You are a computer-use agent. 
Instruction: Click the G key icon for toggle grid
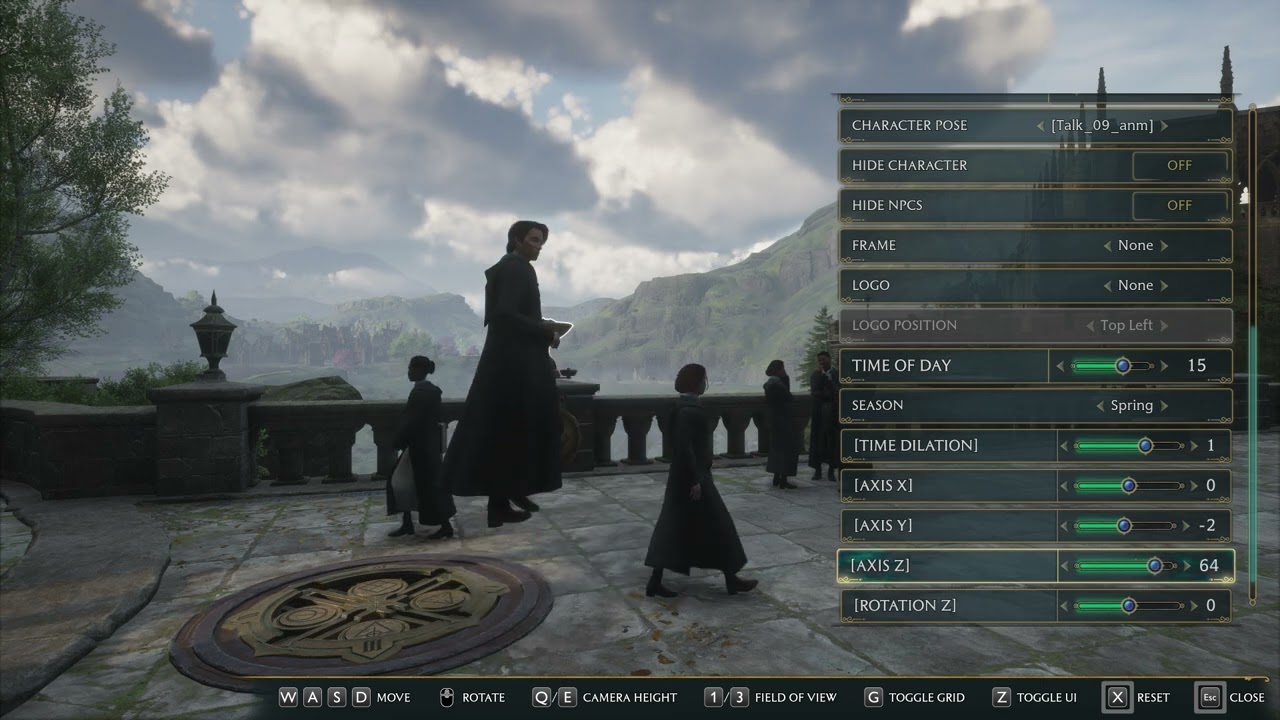pos(874,697)
